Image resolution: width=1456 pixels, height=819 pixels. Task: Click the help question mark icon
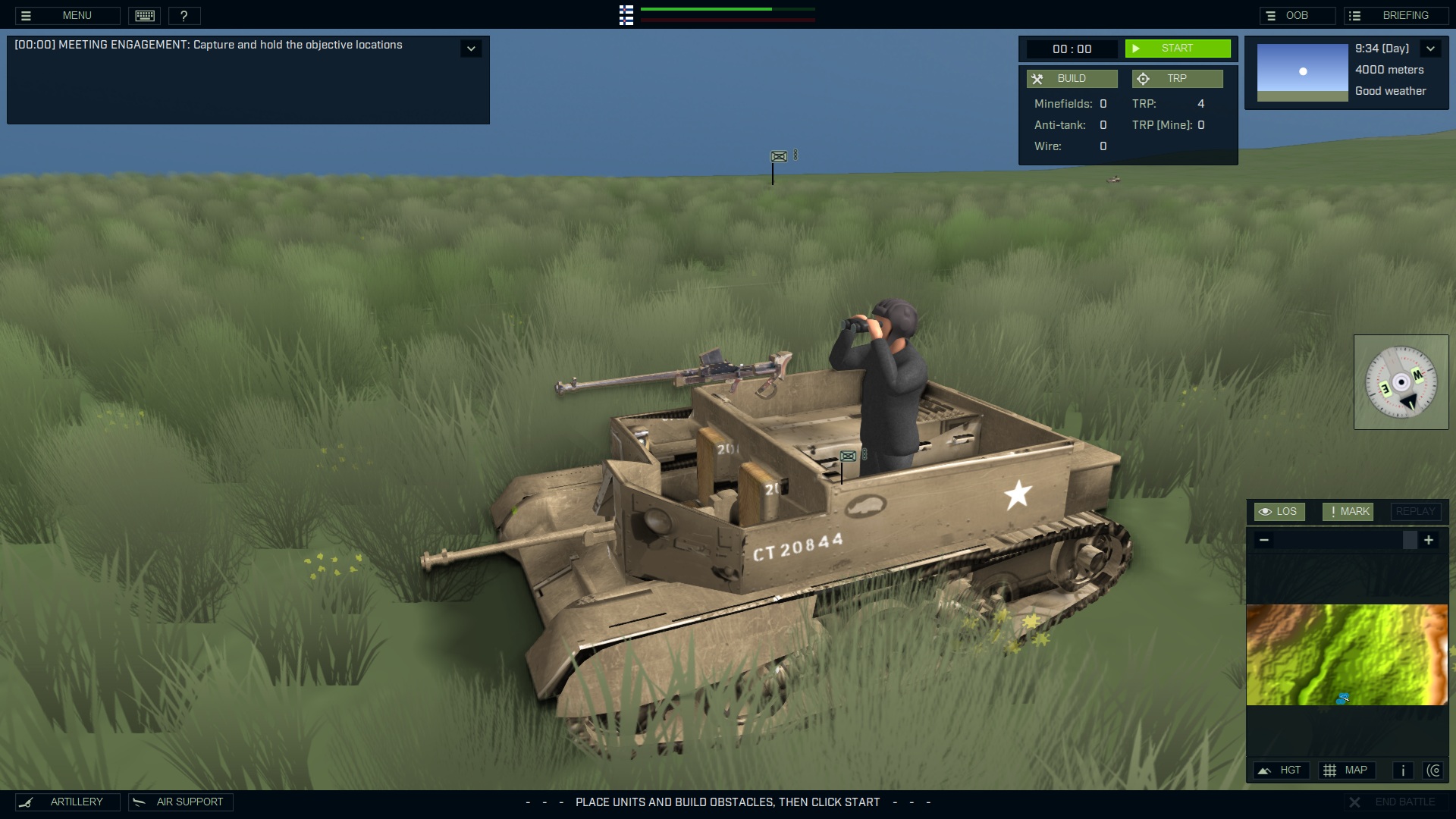[x=184, y=15]
